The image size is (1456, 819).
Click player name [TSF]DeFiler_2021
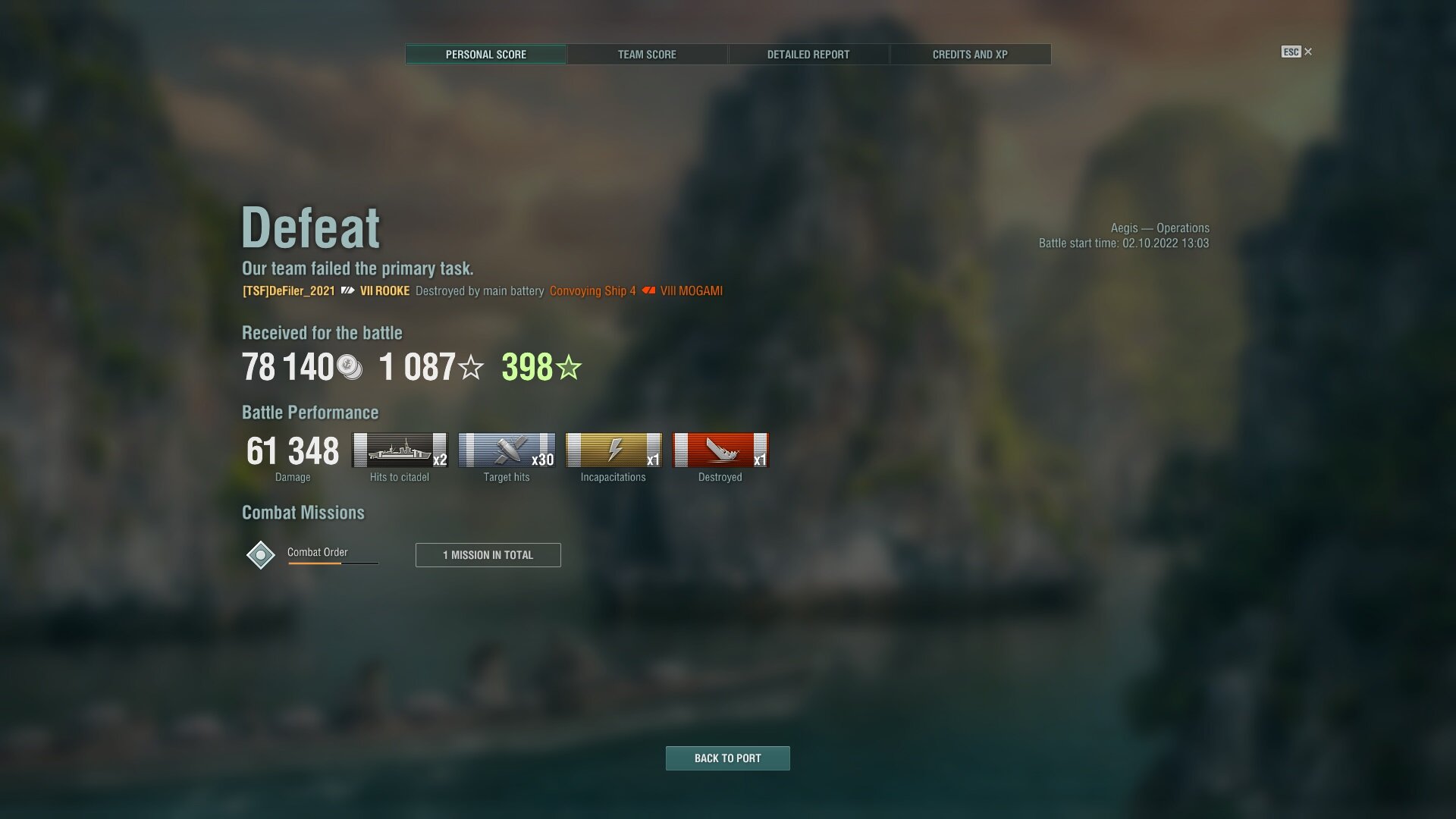click(288, 291)
